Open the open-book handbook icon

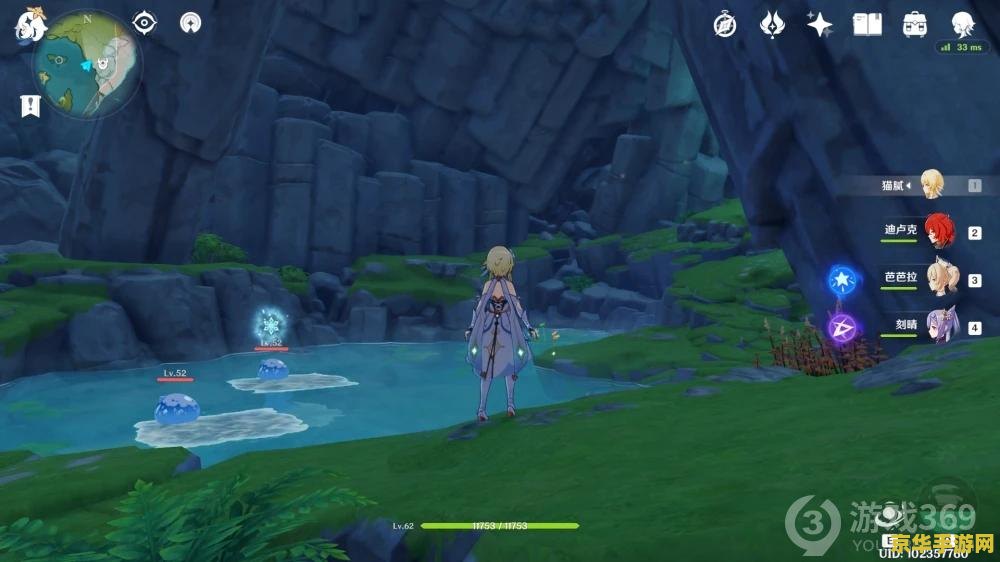click(867, 25)
